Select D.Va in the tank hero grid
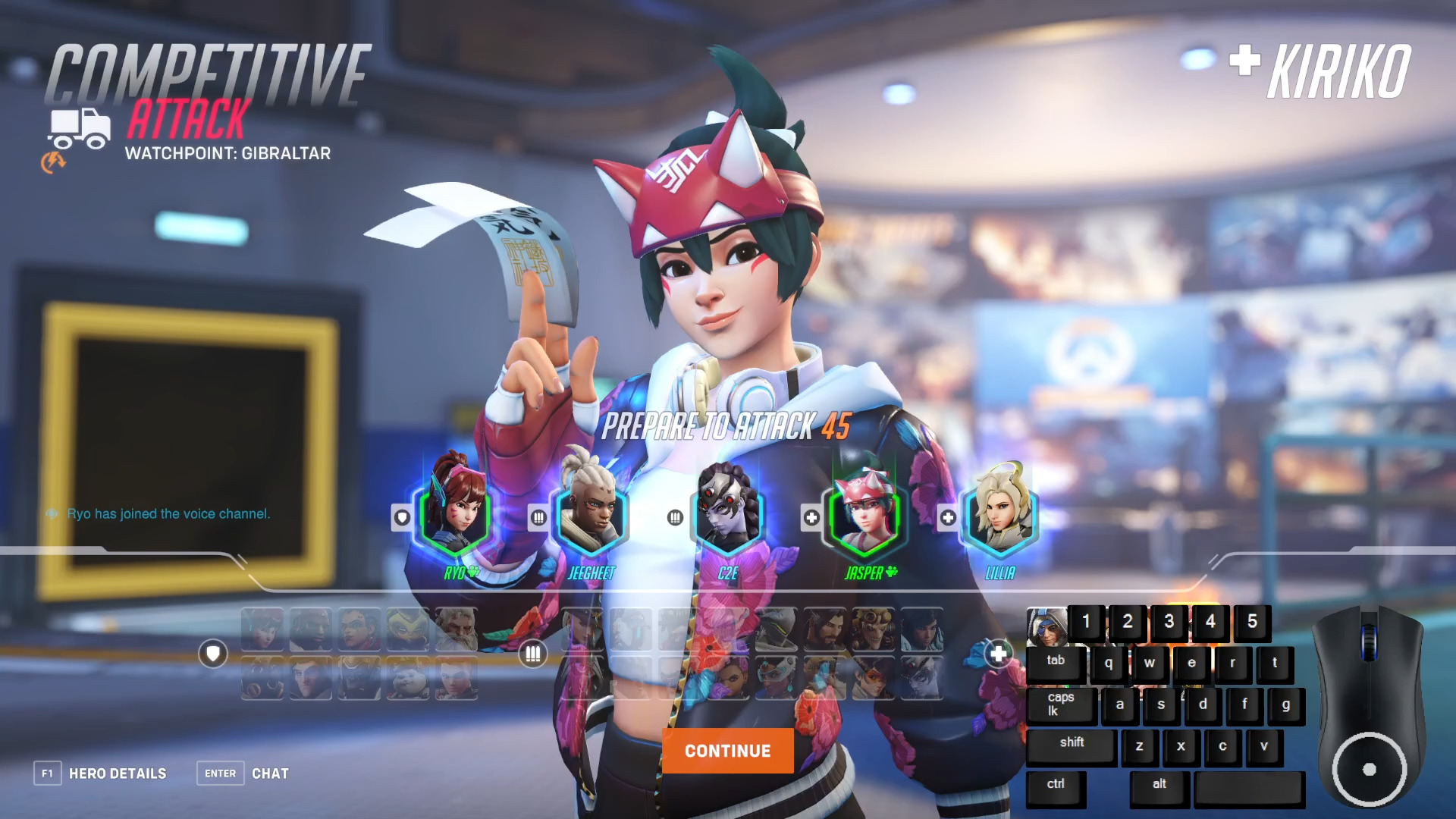 point(262,628)
